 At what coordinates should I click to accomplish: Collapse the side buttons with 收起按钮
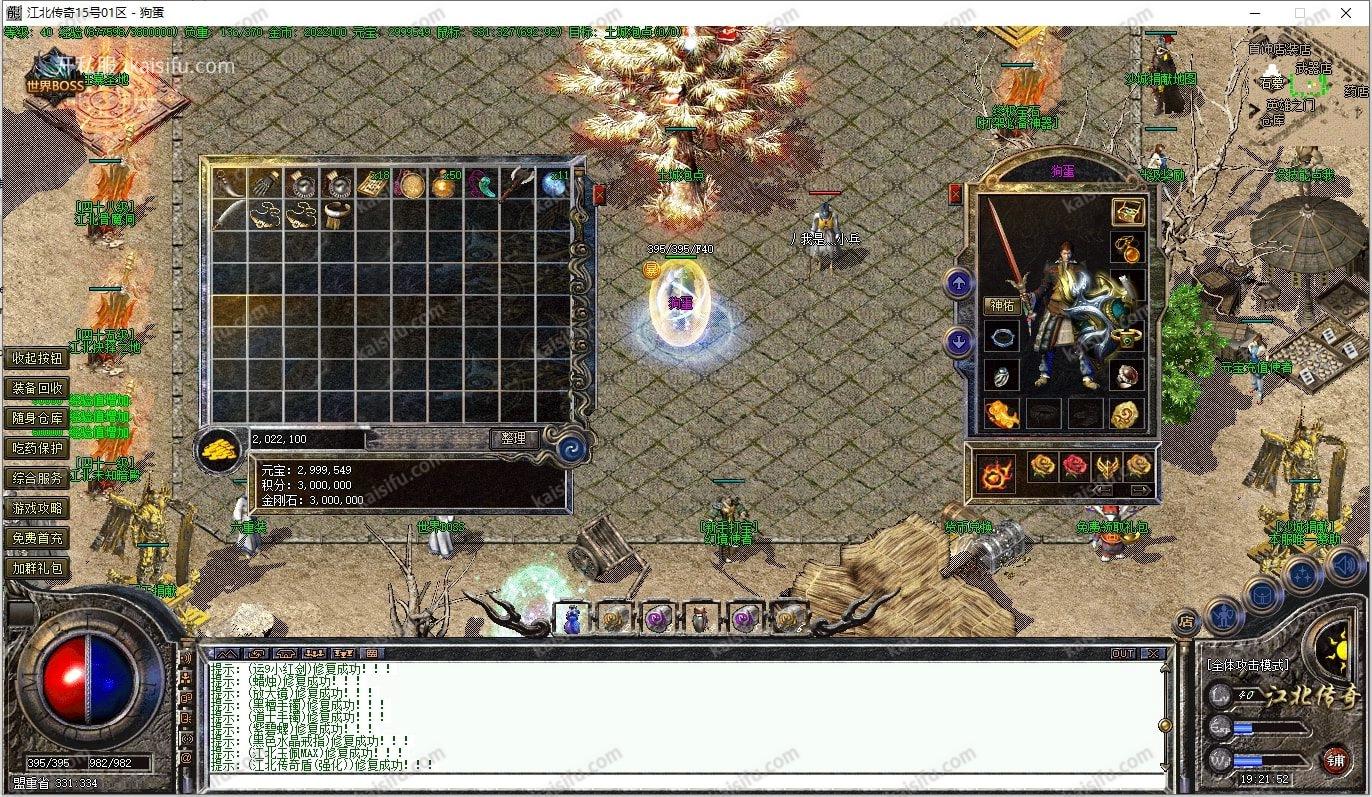(x=38, y=358)
